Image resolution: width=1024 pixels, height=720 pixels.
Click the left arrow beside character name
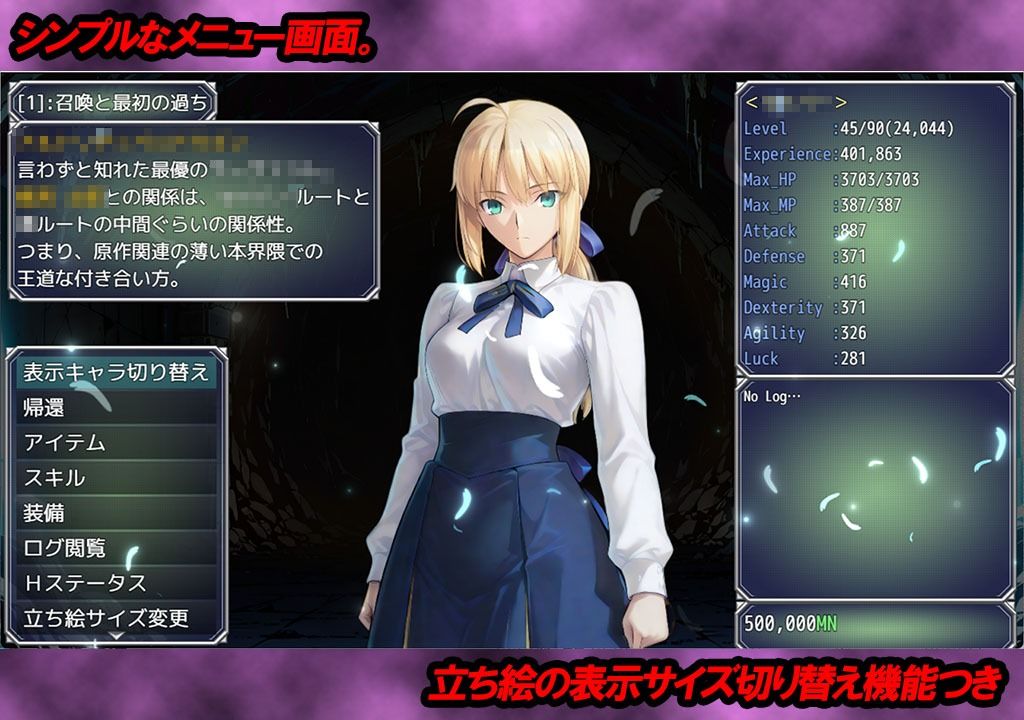point(751,102)
